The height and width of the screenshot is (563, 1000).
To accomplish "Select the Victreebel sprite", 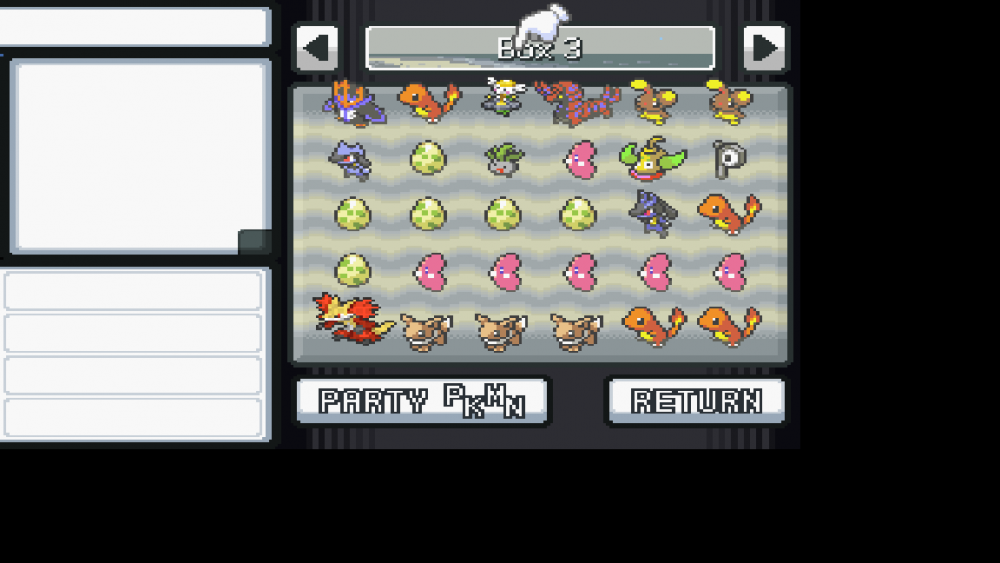I will coord(654,157).
